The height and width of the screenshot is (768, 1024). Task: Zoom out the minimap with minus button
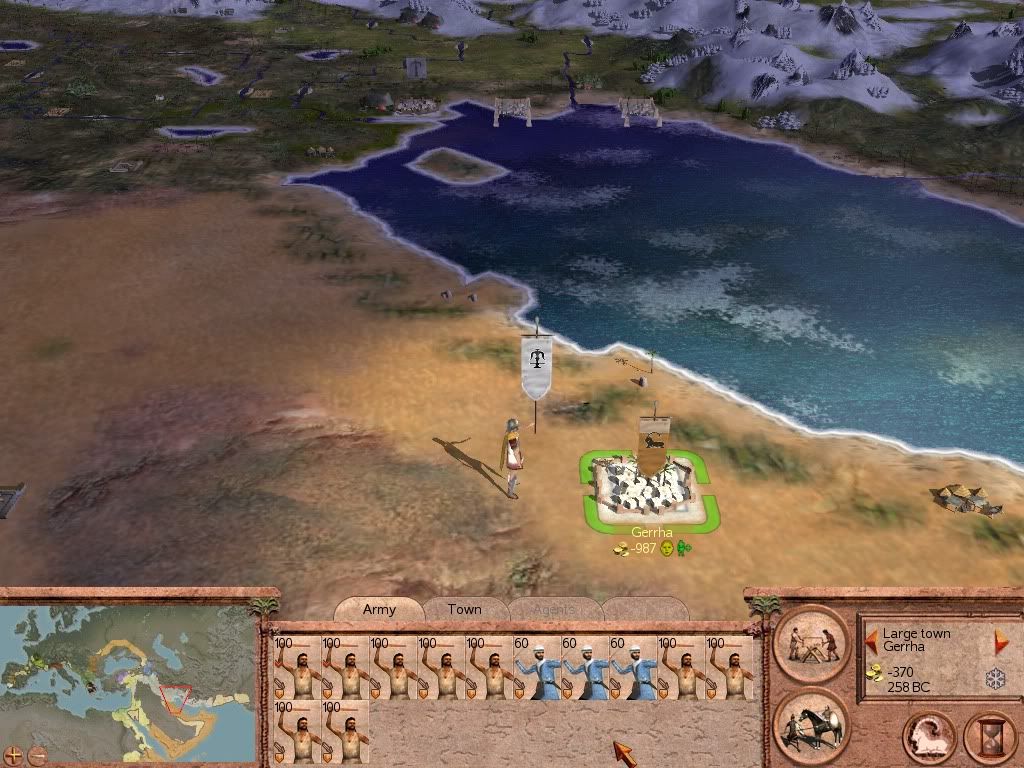(37, 754)
